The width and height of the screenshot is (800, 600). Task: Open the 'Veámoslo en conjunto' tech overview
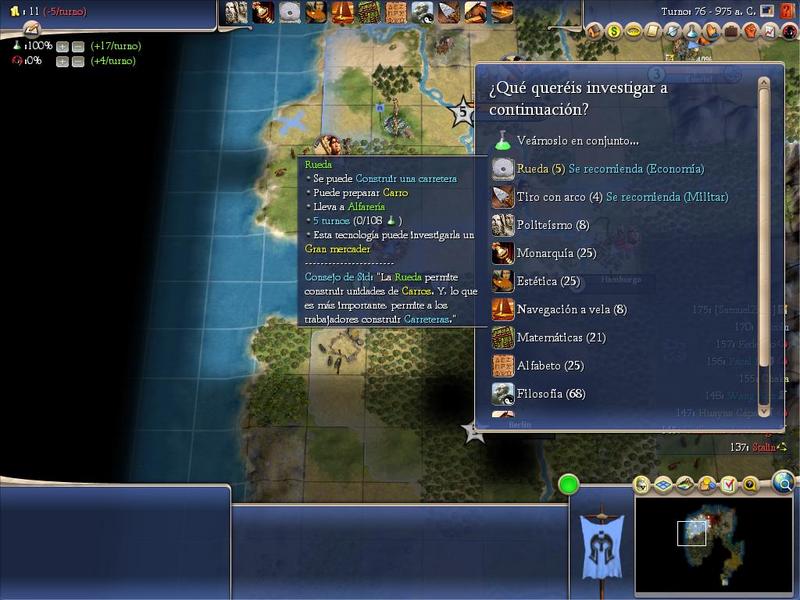pos(577,141)
